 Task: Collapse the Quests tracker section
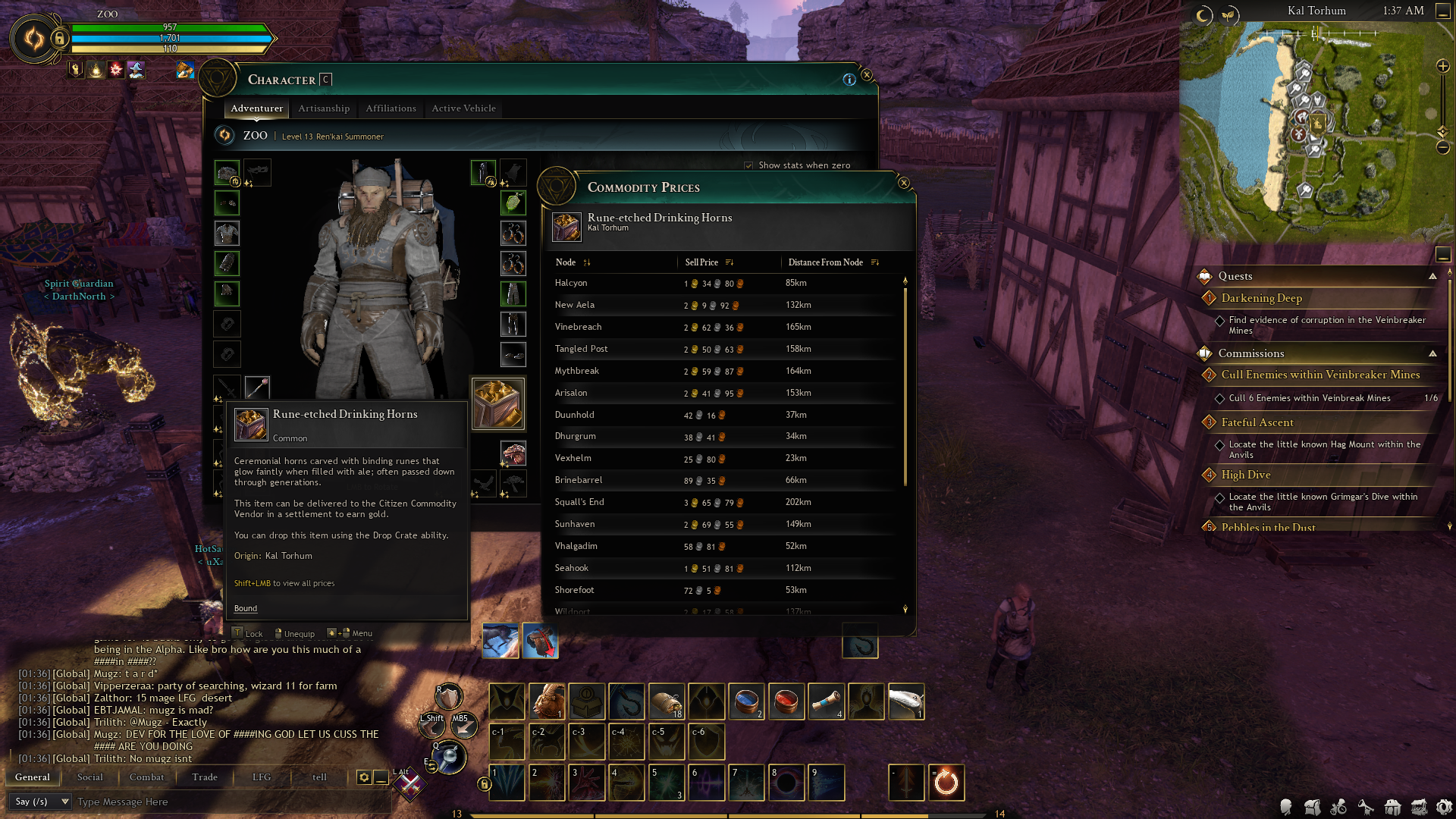(1432, 276)
